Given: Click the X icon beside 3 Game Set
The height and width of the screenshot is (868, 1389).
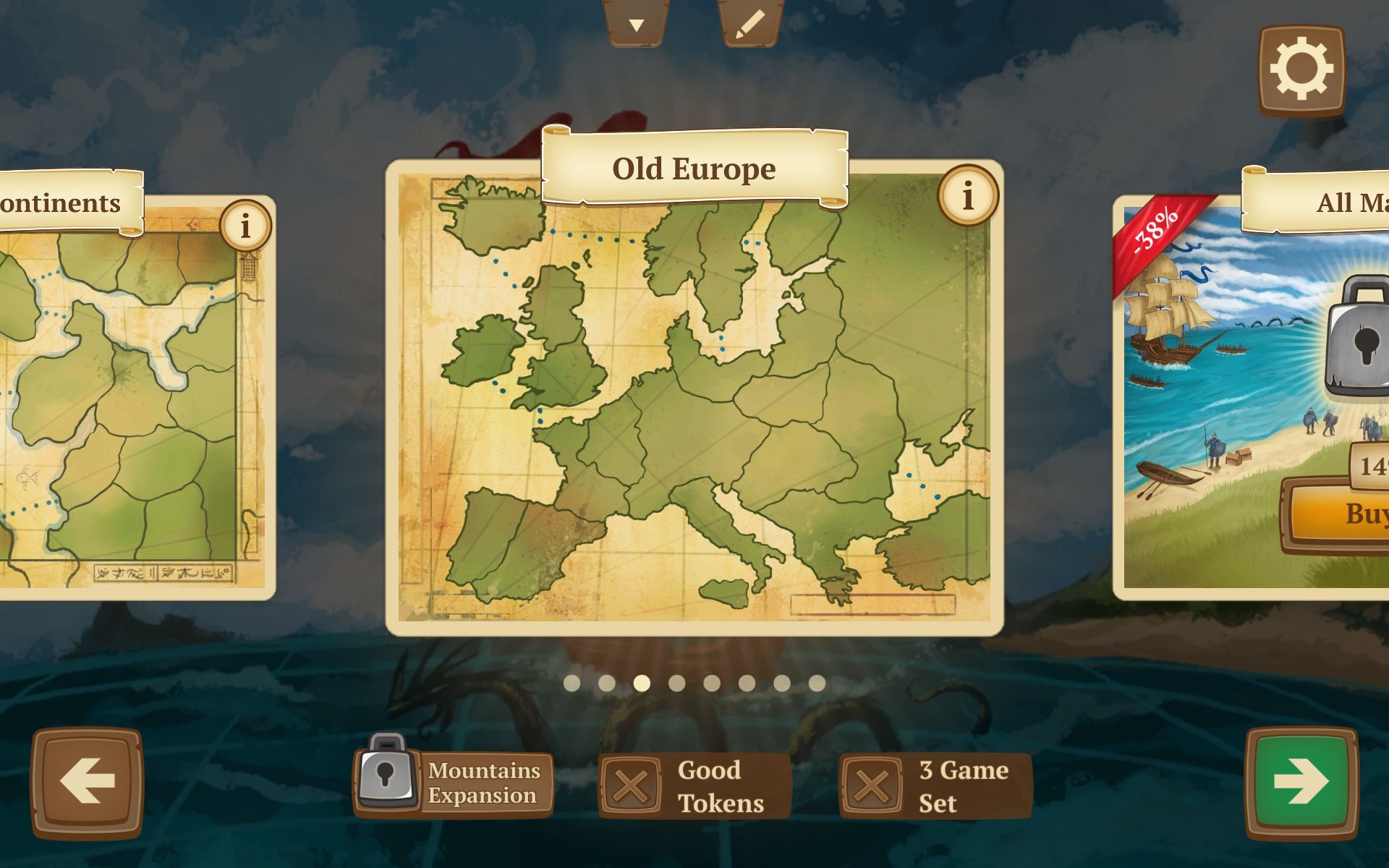Looking at the screenshot, I should tap(871, 784).
